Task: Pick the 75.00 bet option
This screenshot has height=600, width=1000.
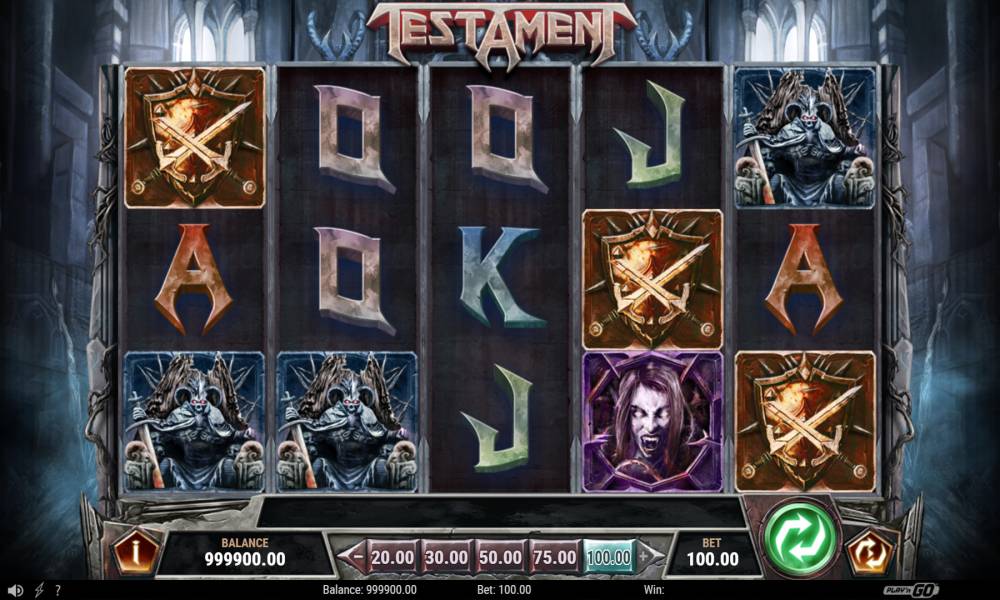Action: [x=554, y=555]
